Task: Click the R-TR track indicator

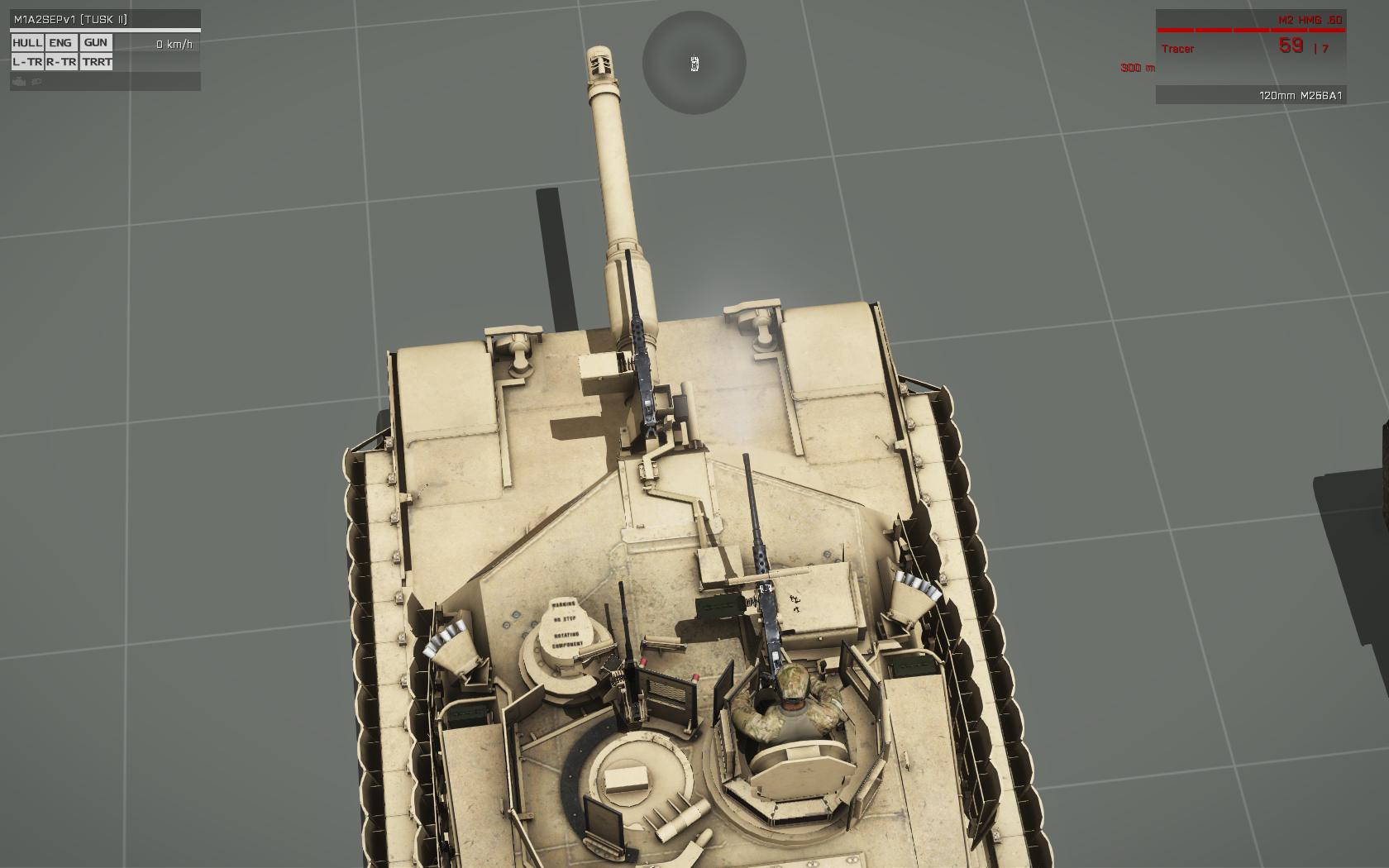Action: [61, 62]
